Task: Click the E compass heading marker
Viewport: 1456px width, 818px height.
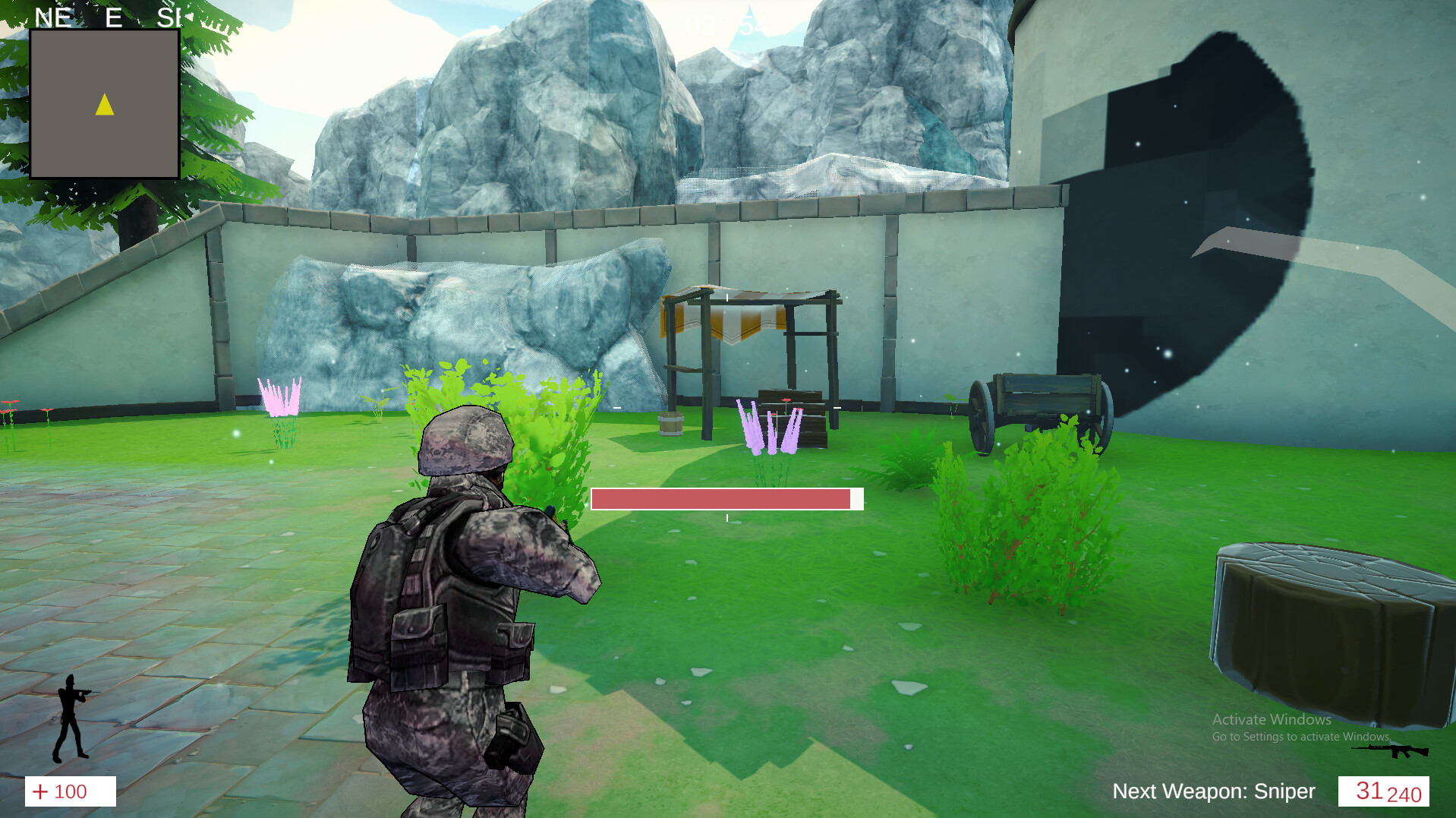Action: (114, 15)
